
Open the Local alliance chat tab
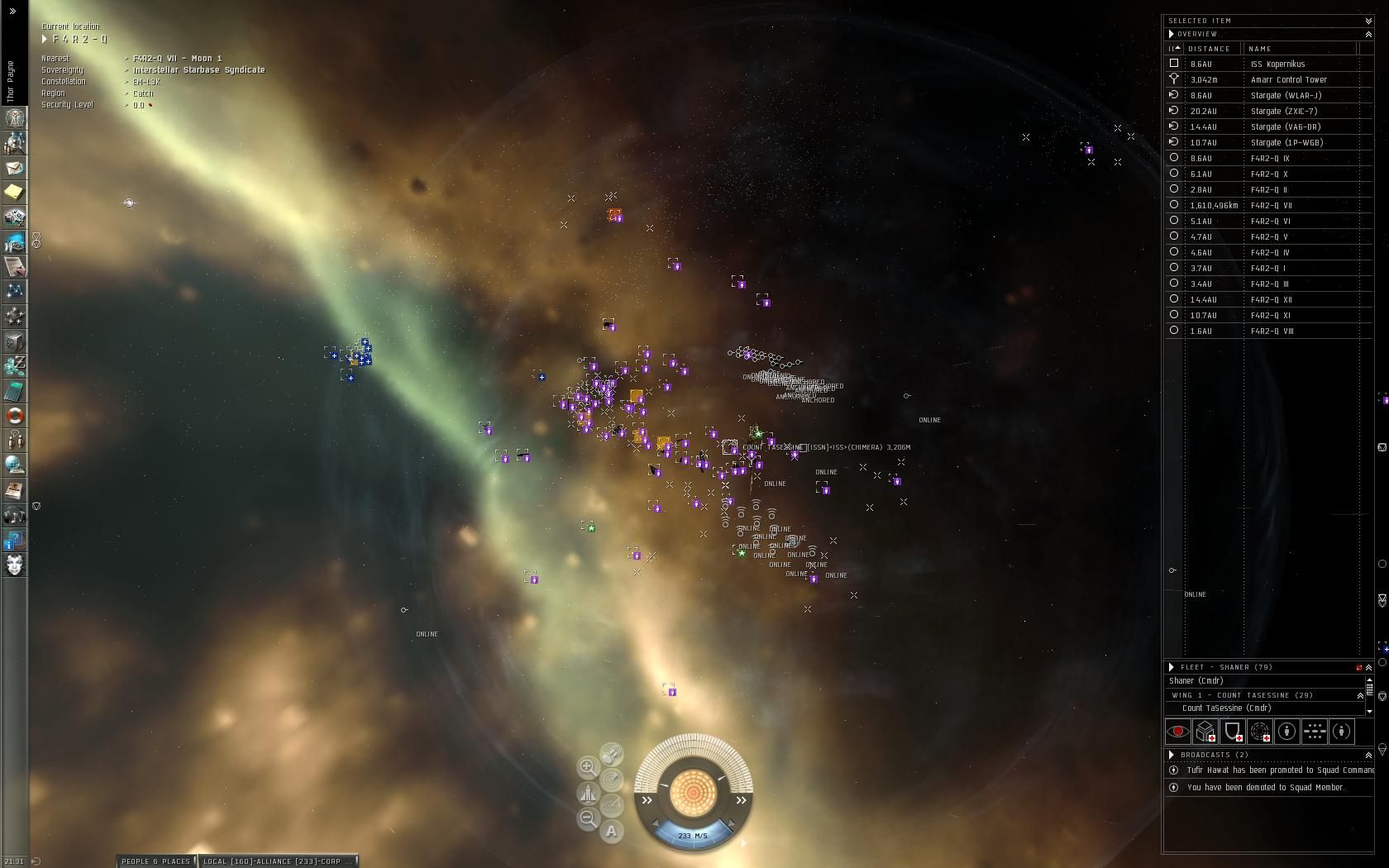click(277, 861)
